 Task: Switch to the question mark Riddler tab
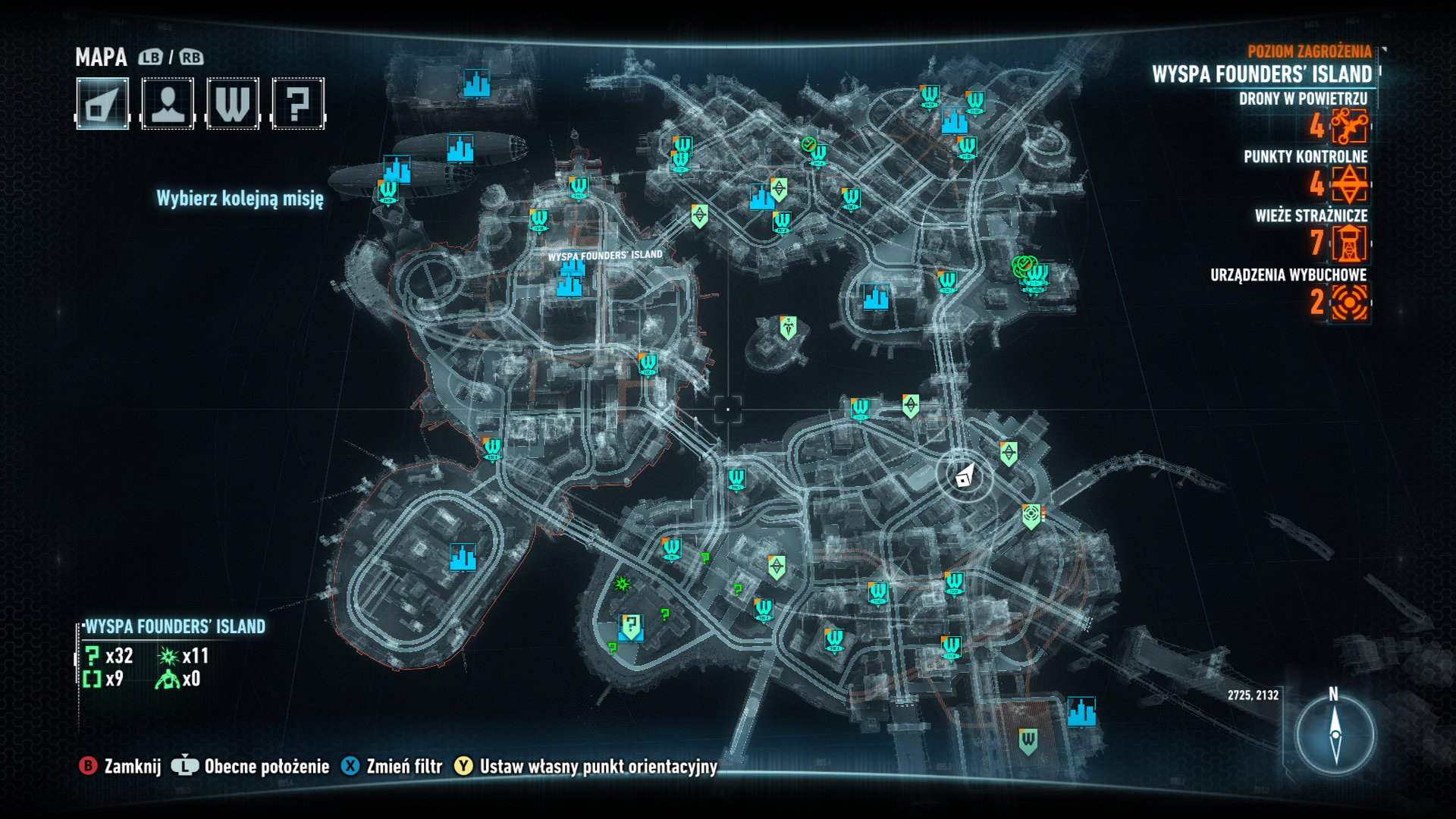[298, 104]
